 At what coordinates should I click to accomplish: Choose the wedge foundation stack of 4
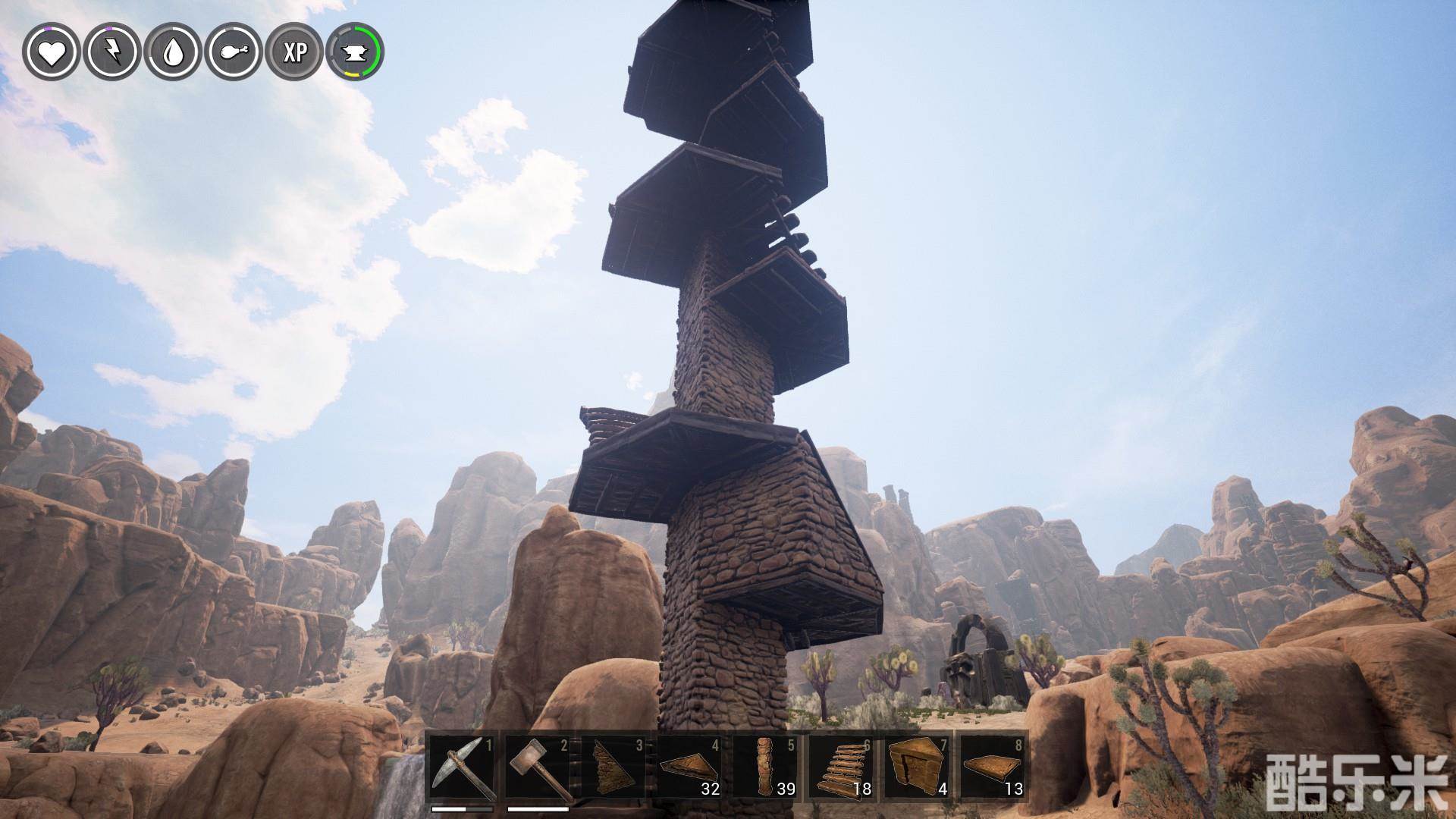(917, 767)
